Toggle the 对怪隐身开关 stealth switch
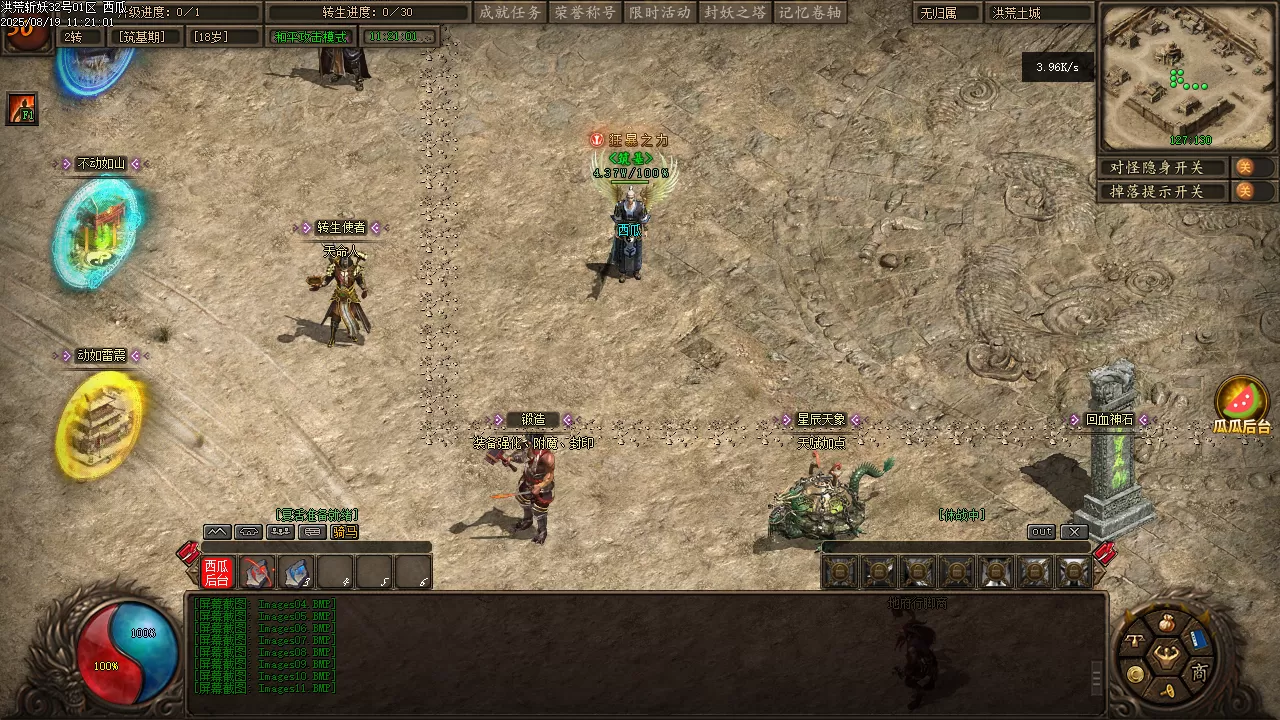 [x=1245, y=167]
